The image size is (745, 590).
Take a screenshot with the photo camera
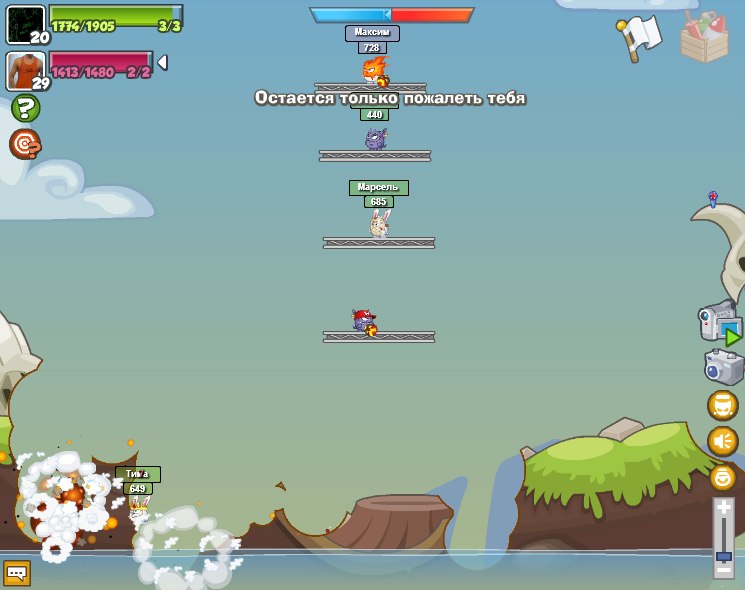(x=723, y=367)
